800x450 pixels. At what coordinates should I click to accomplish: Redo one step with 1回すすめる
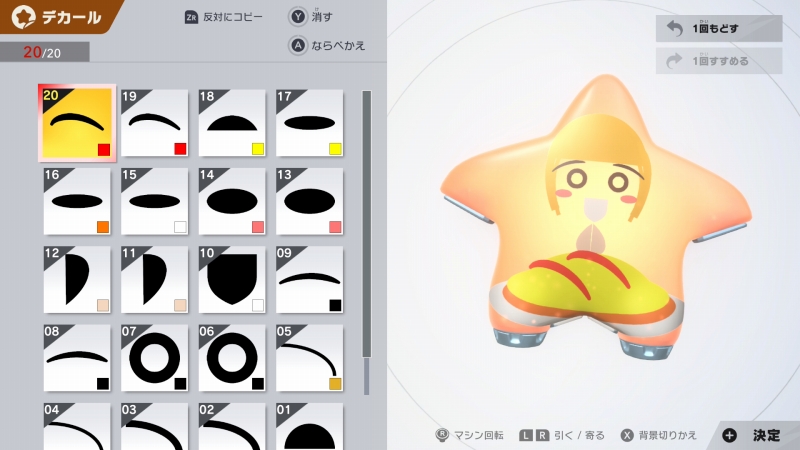pyautogui.click(x=719, y=61)
